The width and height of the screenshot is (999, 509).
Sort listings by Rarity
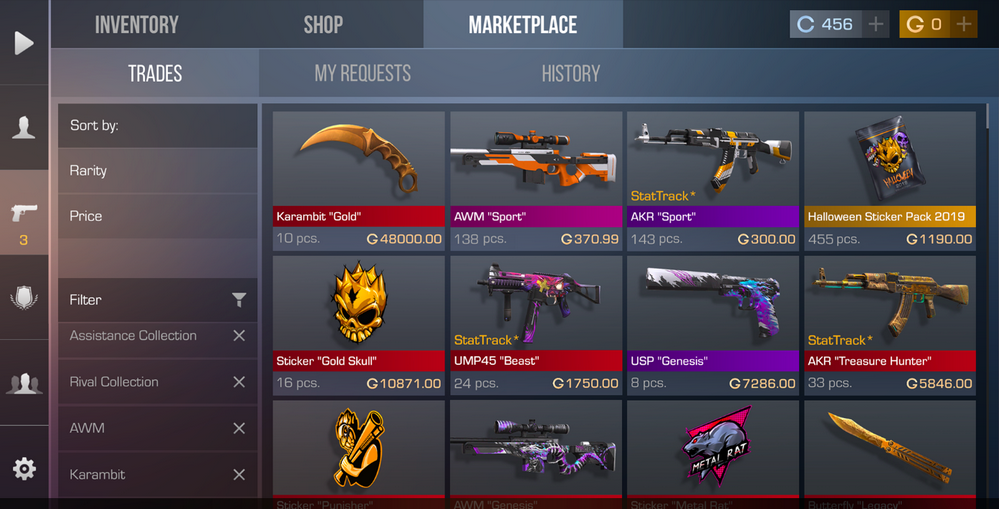157,171
